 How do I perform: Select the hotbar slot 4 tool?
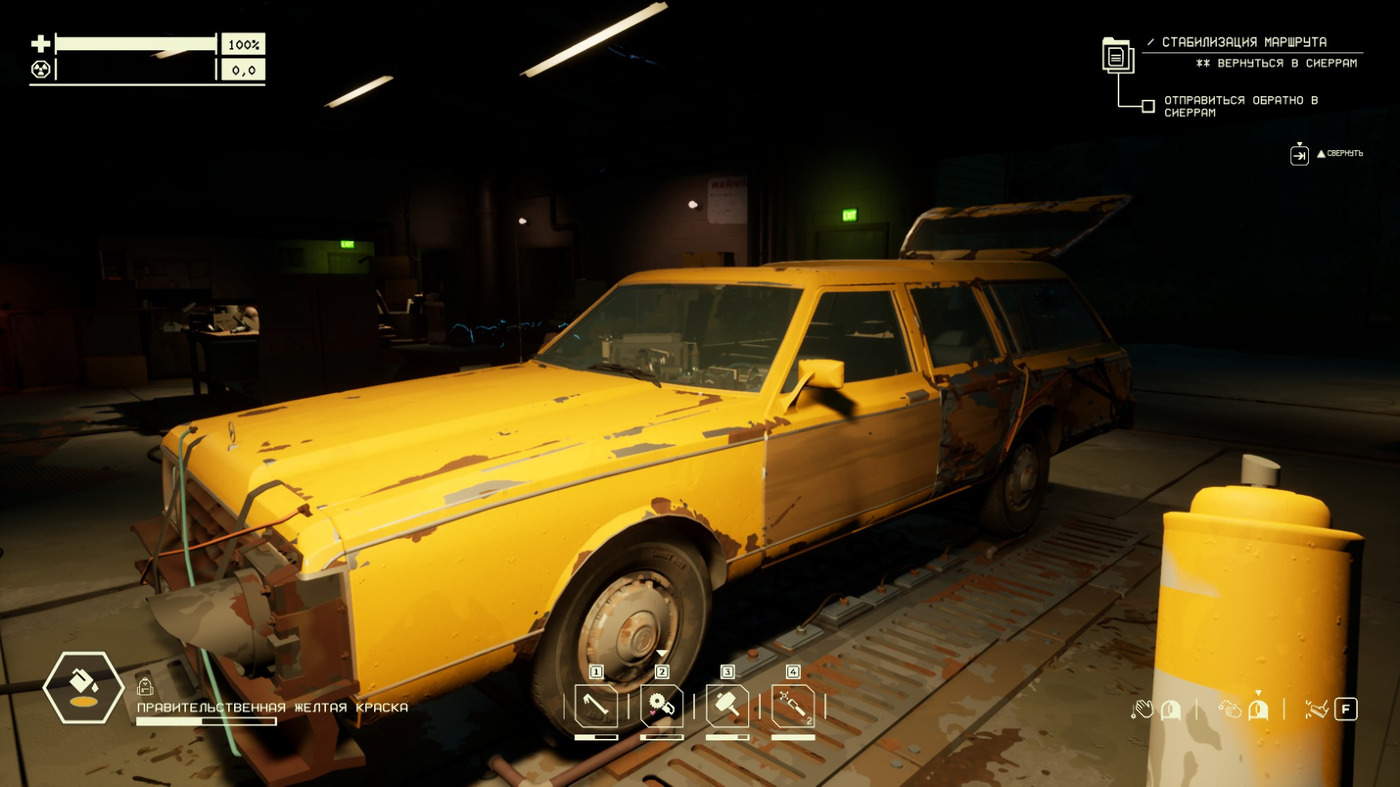pos(793,706)
